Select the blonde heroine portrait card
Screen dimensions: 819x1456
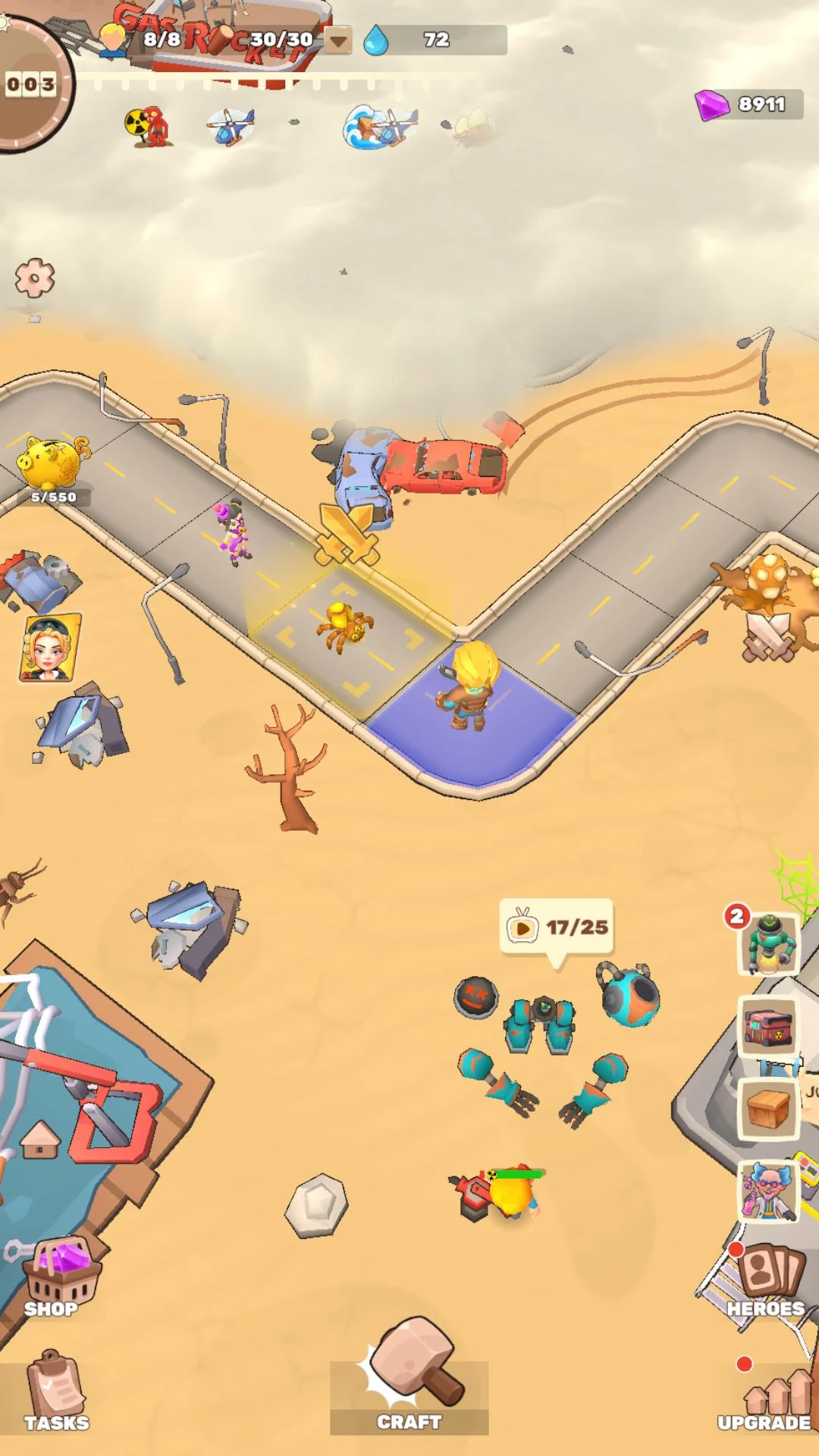click(x=49, y=648)
